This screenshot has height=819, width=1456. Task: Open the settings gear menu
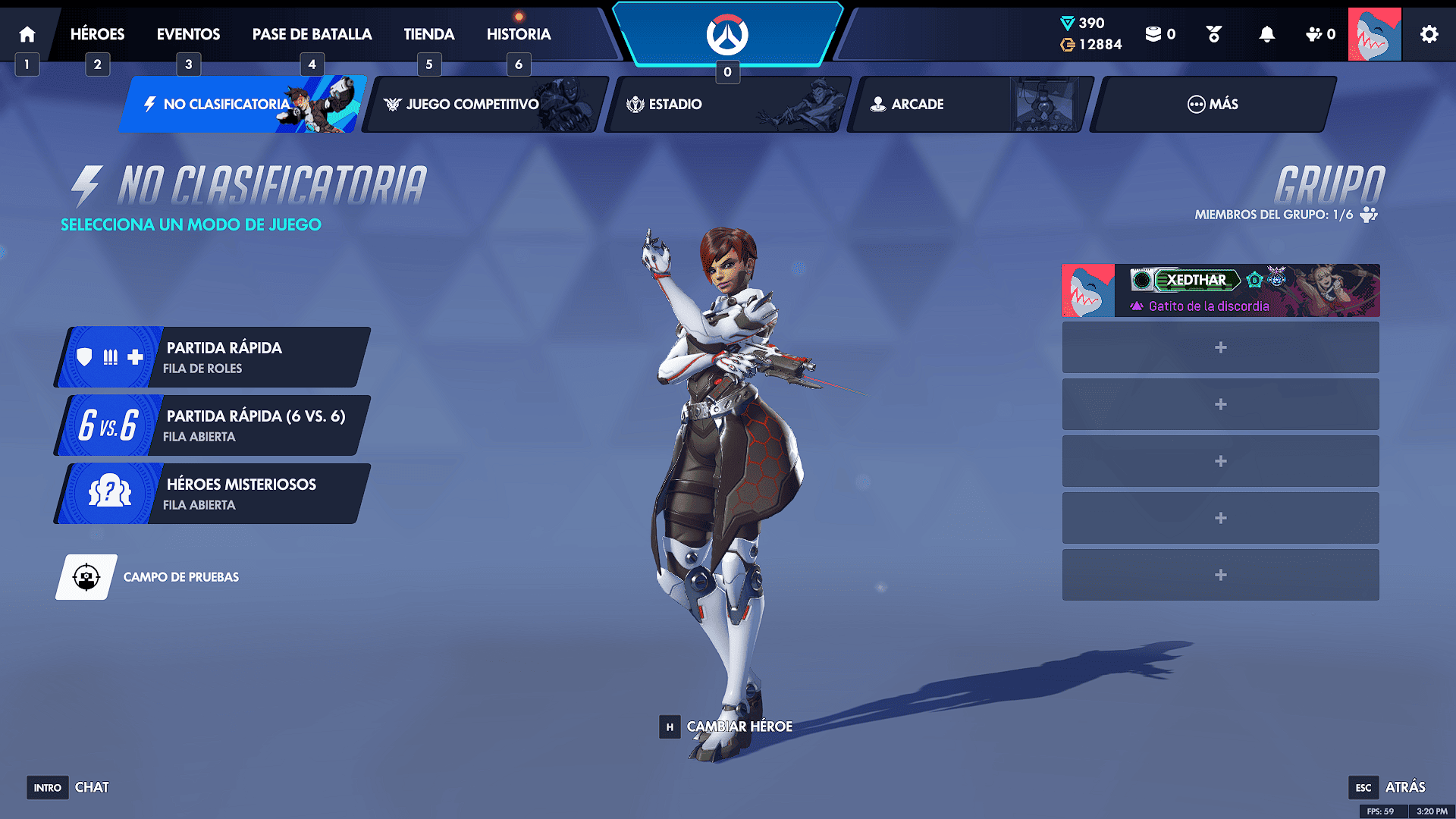click(1429, 34)
